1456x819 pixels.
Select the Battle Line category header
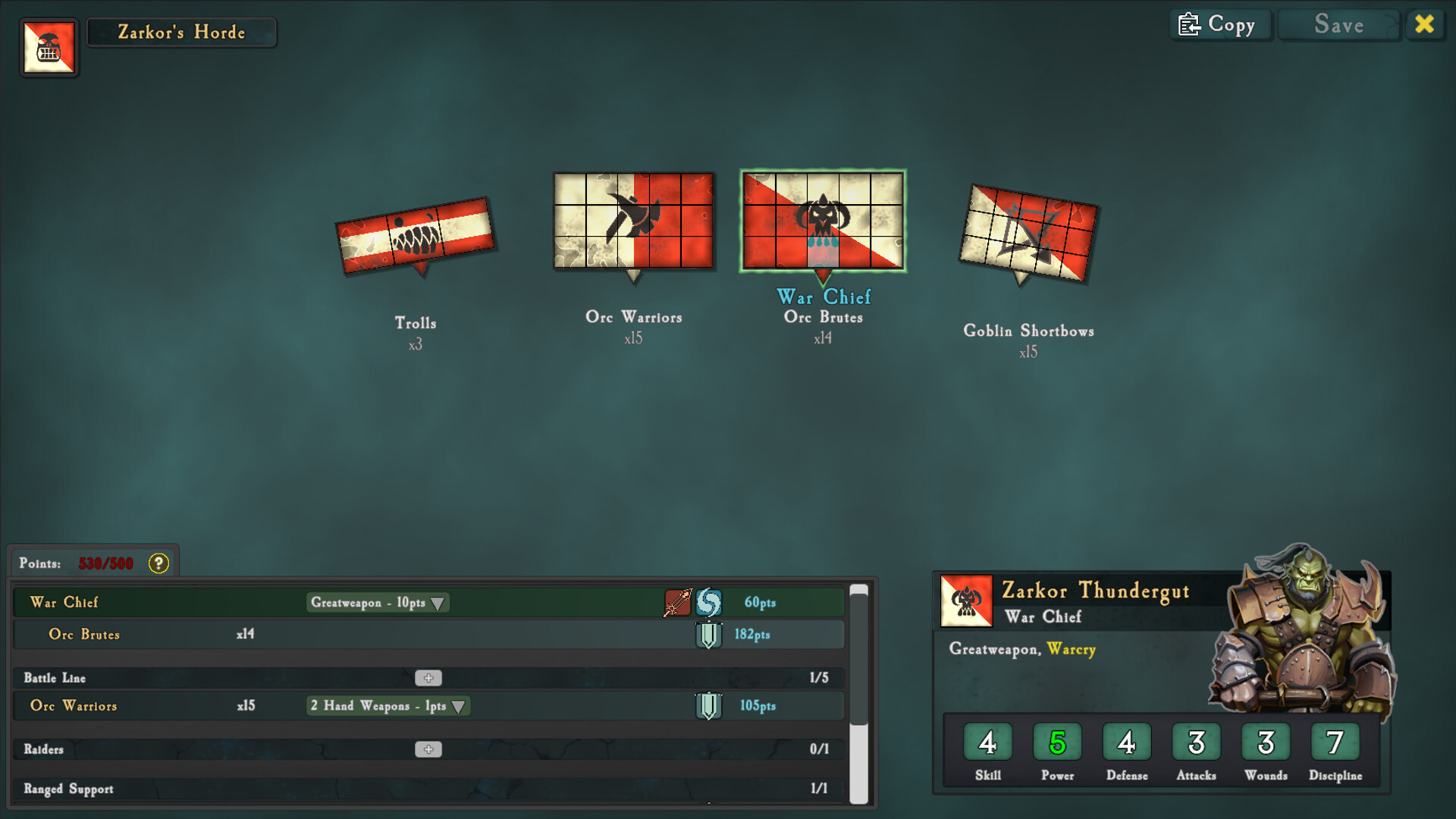point(55,677)
